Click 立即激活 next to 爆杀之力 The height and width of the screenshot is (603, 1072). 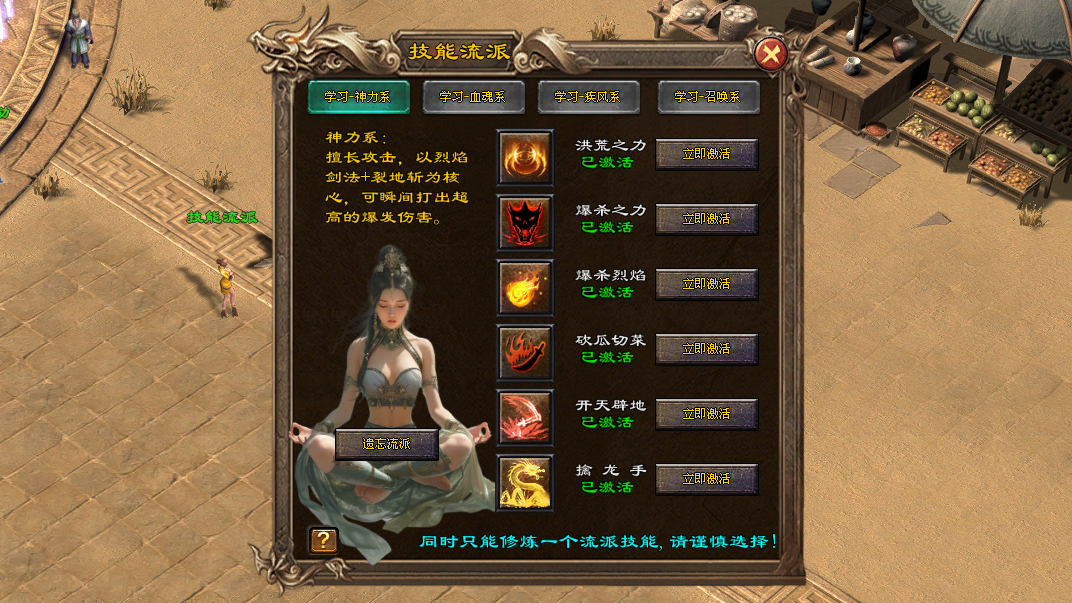(706, 219)
